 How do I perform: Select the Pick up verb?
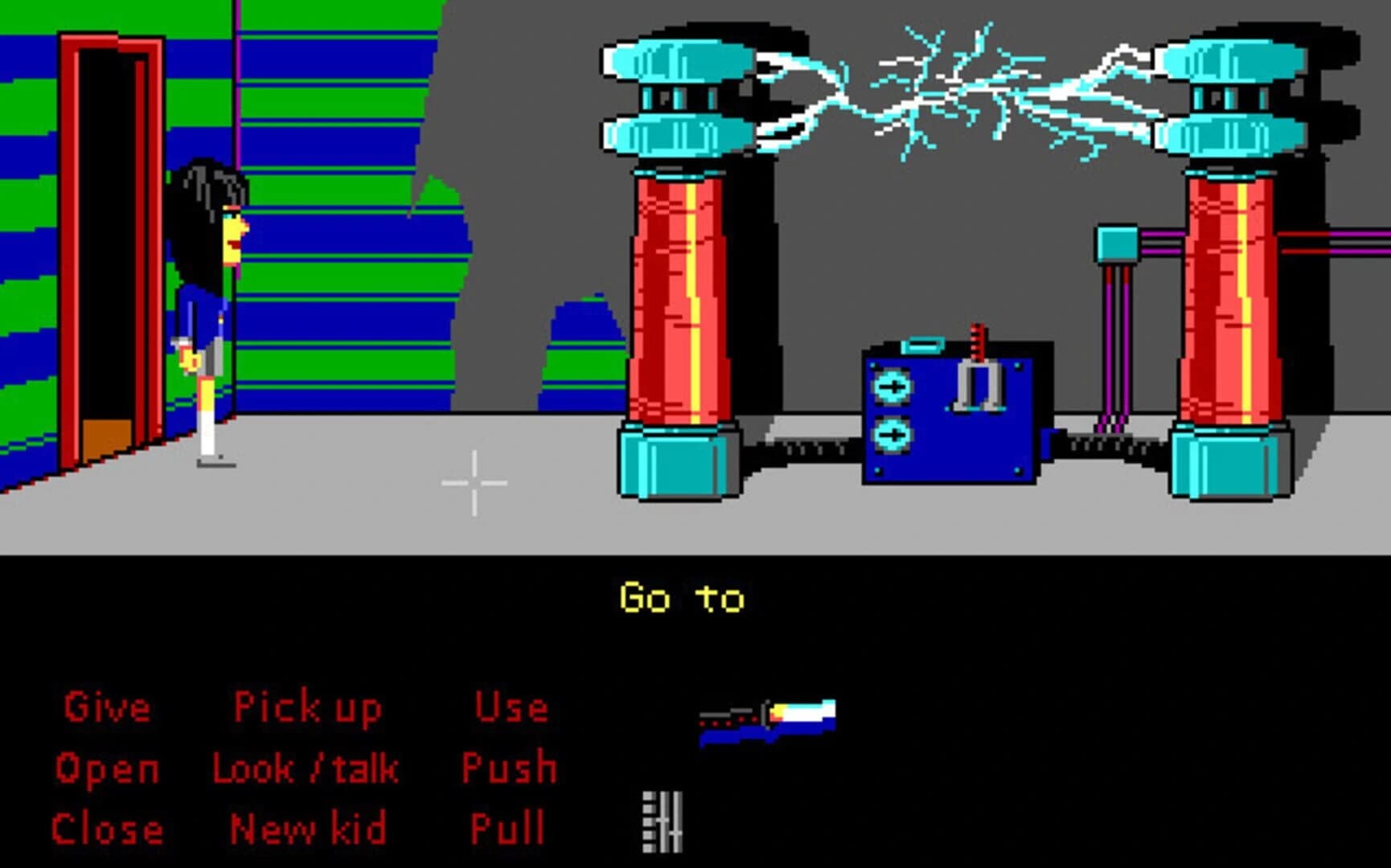[308, 707]
